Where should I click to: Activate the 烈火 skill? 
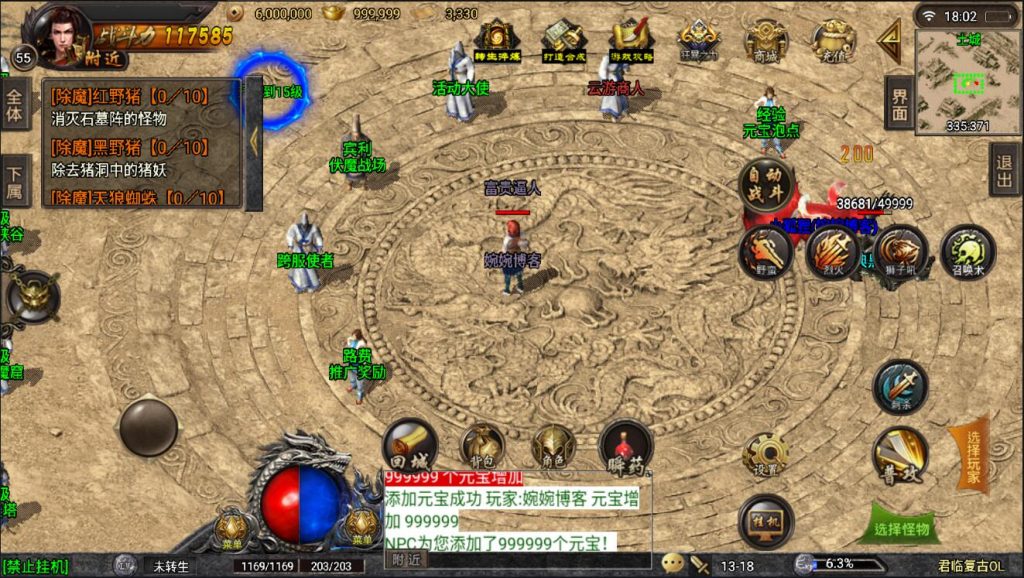[832, 250]
